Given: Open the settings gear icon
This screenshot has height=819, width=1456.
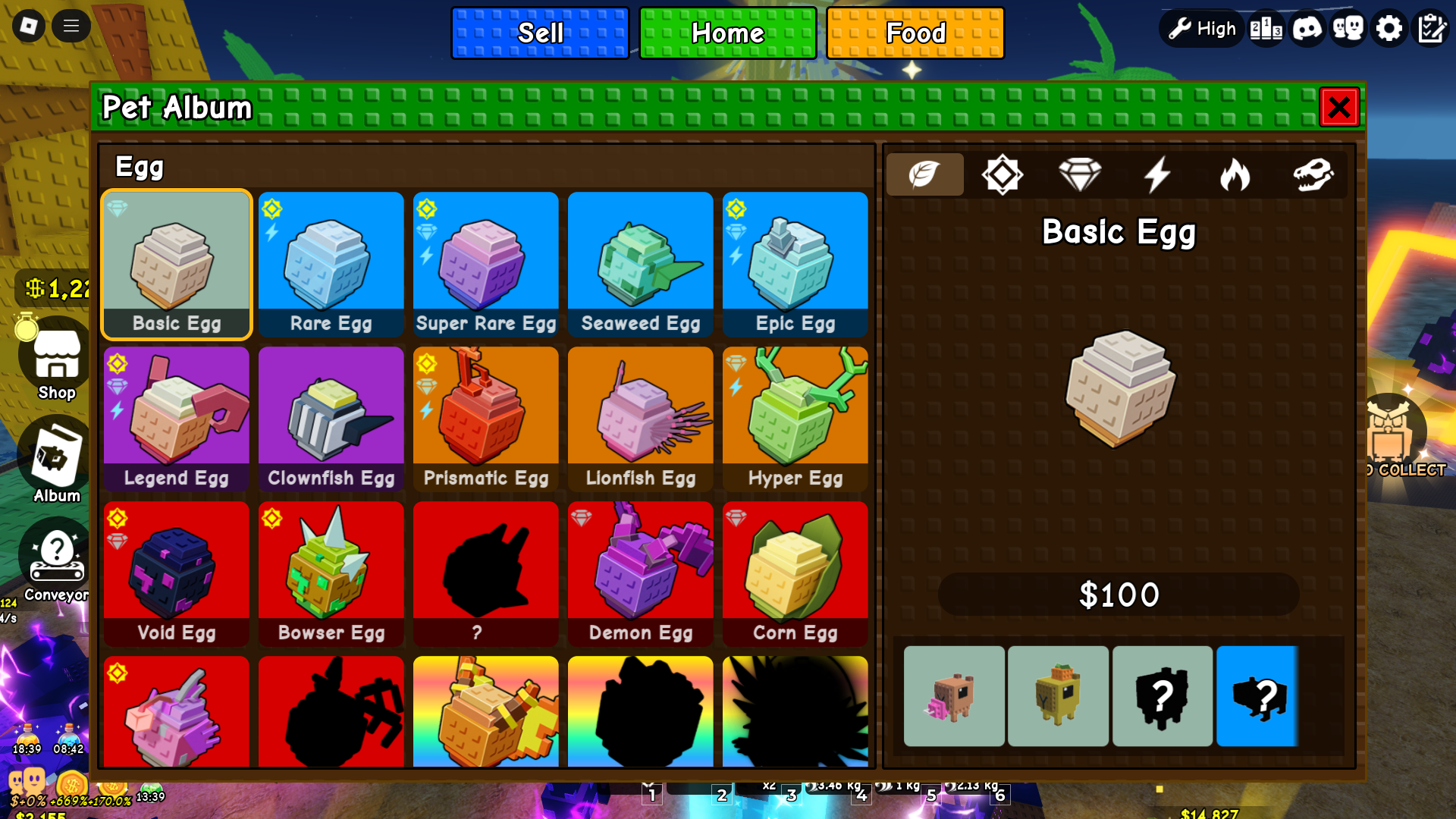Looking at the screenshot, I should point(1389,29).
